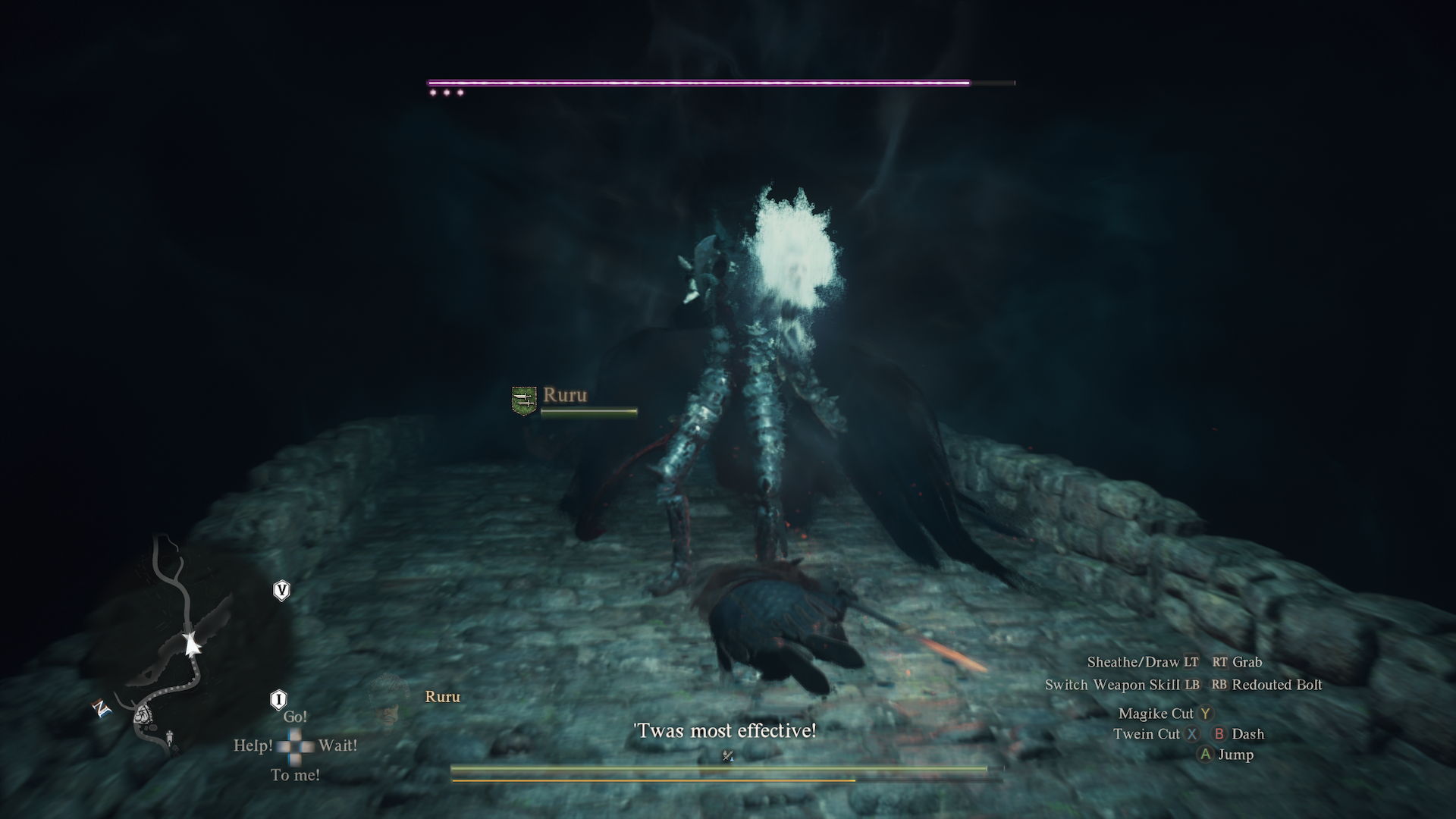The width and height of the screenshot is (1456, 819).
Task: Open the Wait! command option
Action: [x=338, y=747]
